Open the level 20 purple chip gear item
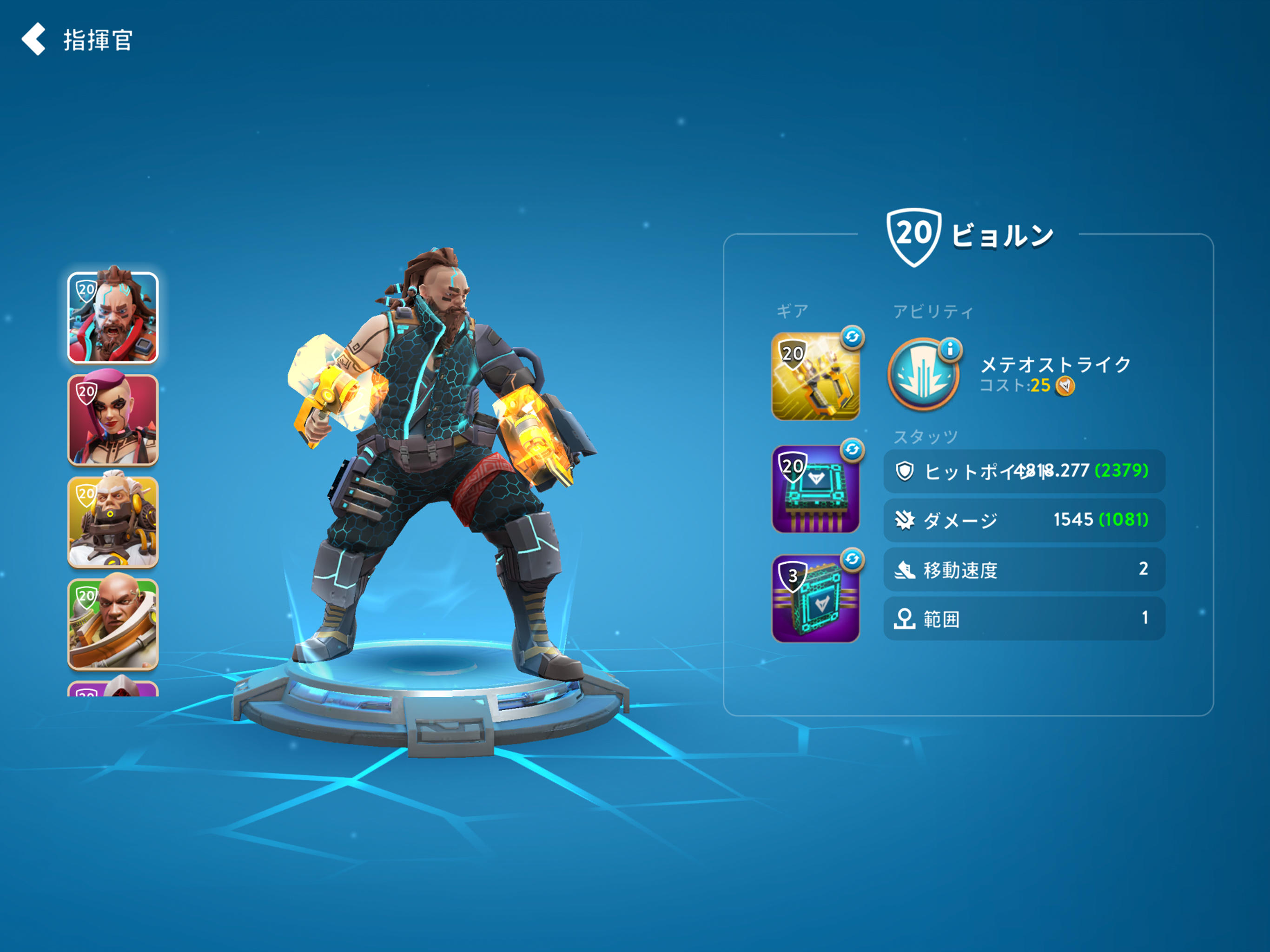1270x952 pixels. tap(816, 489)
